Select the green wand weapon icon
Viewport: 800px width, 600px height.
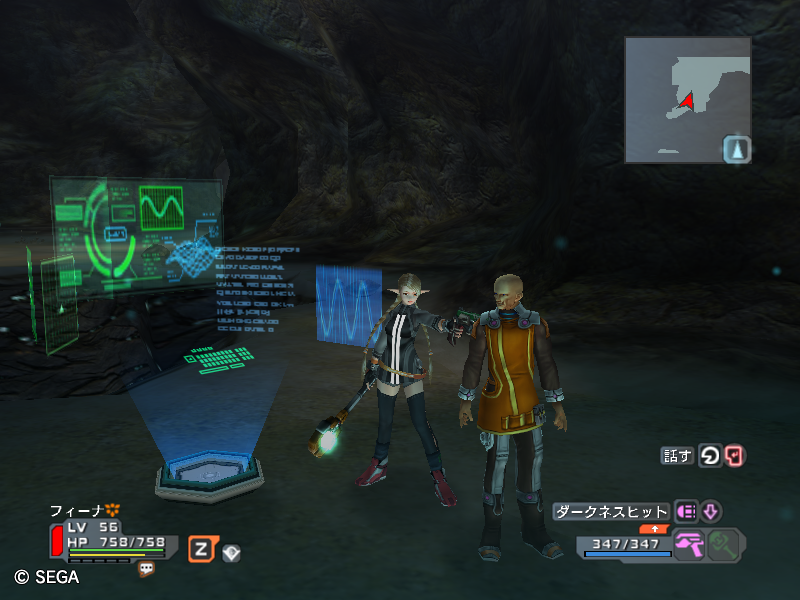(723, 546)
